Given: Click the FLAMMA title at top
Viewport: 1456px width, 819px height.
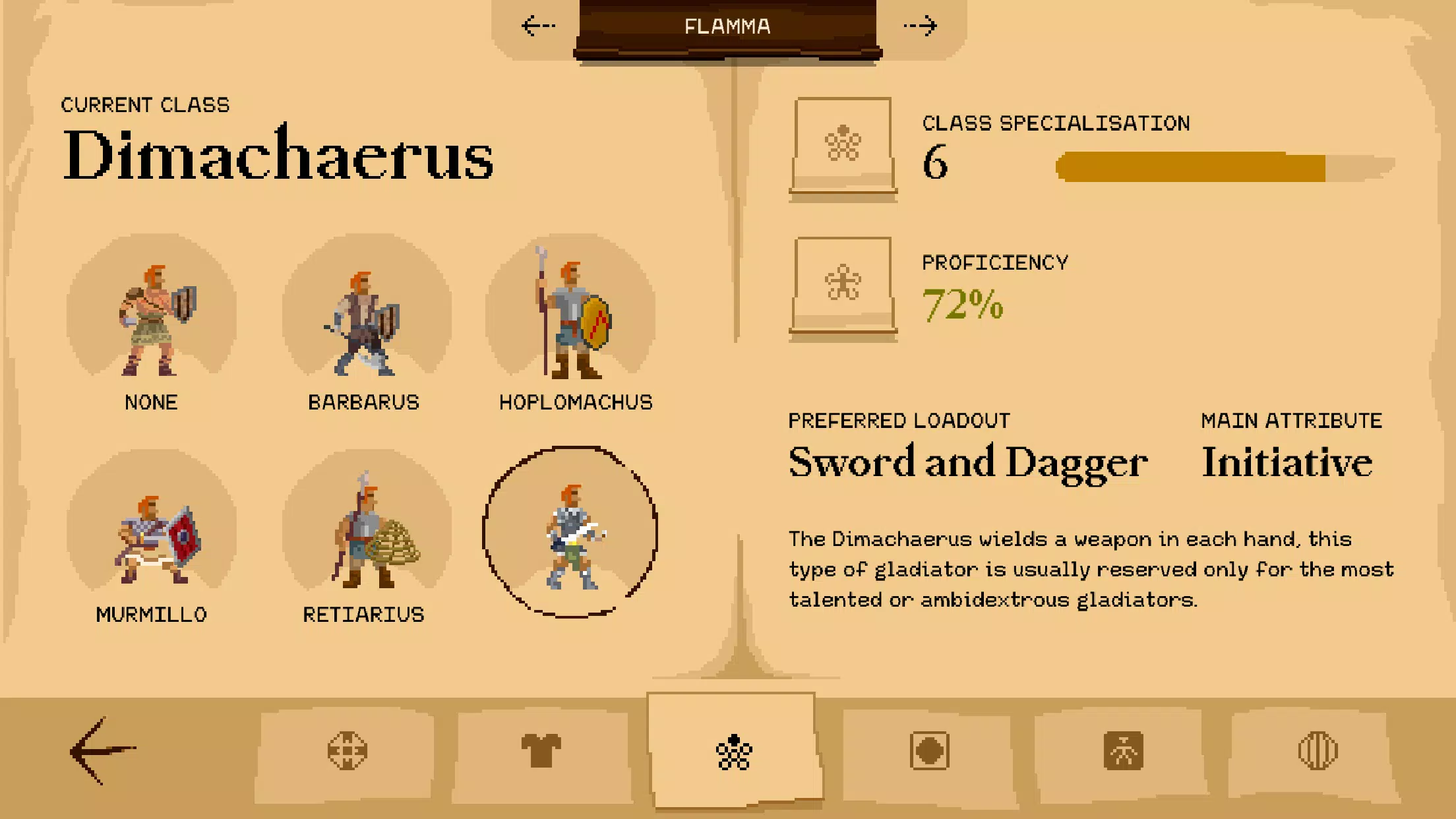Looking at the screenshot, I should point(727,27).
